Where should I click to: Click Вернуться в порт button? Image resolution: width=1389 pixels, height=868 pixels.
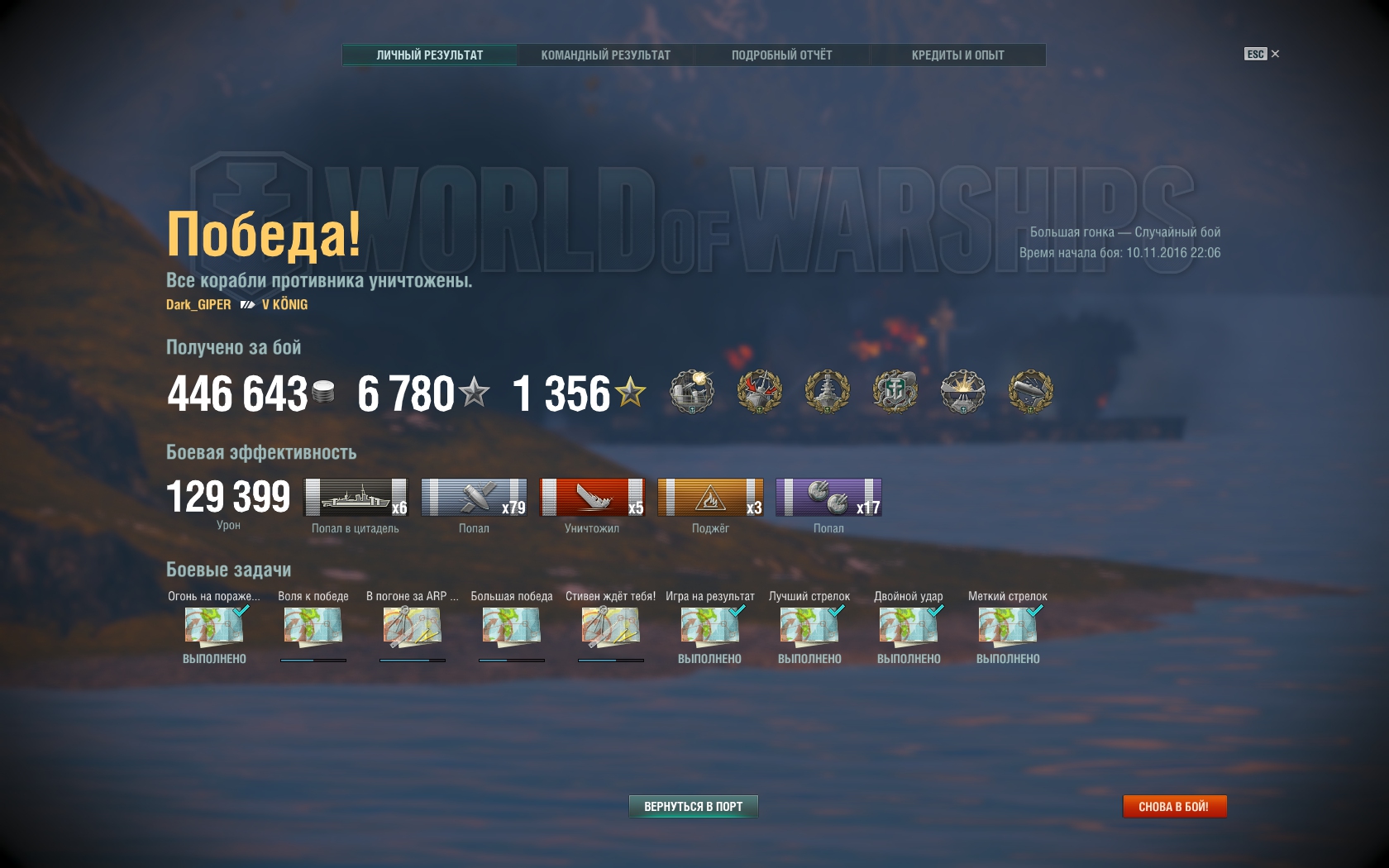click(693, 806)
